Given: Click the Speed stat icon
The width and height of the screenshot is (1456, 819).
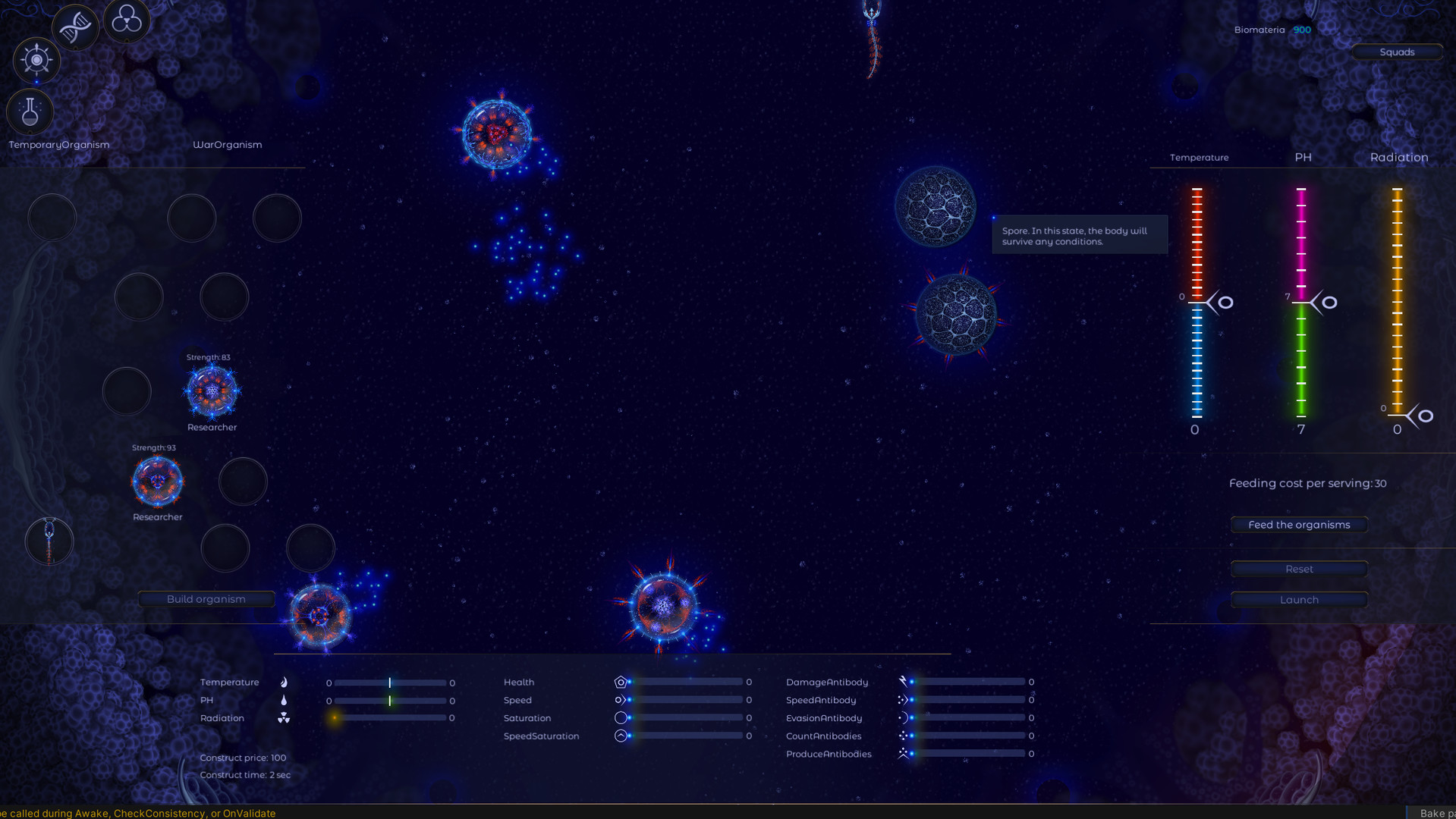Looking at the screenshot, I should tap(621, 699).
